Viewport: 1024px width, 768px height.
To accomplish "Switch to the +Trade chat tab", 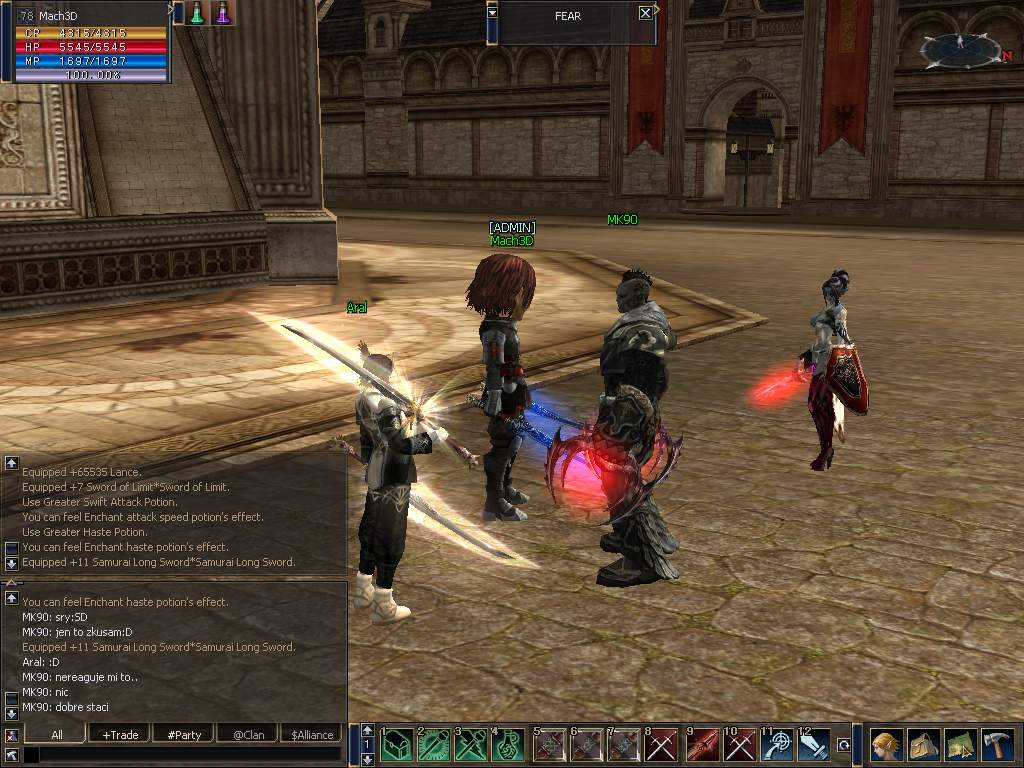I will (120, 734).
